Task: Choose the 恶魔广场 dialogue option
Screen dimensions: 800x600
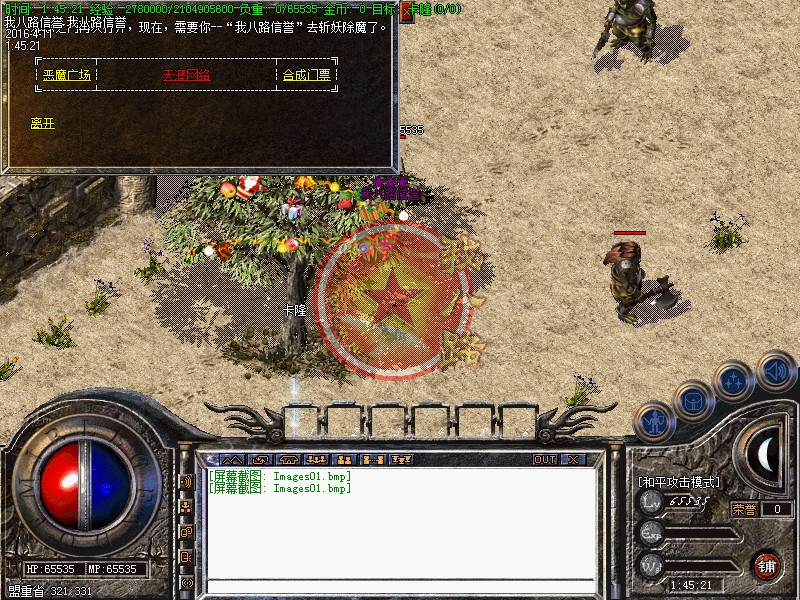Action: tap(66, 75)
